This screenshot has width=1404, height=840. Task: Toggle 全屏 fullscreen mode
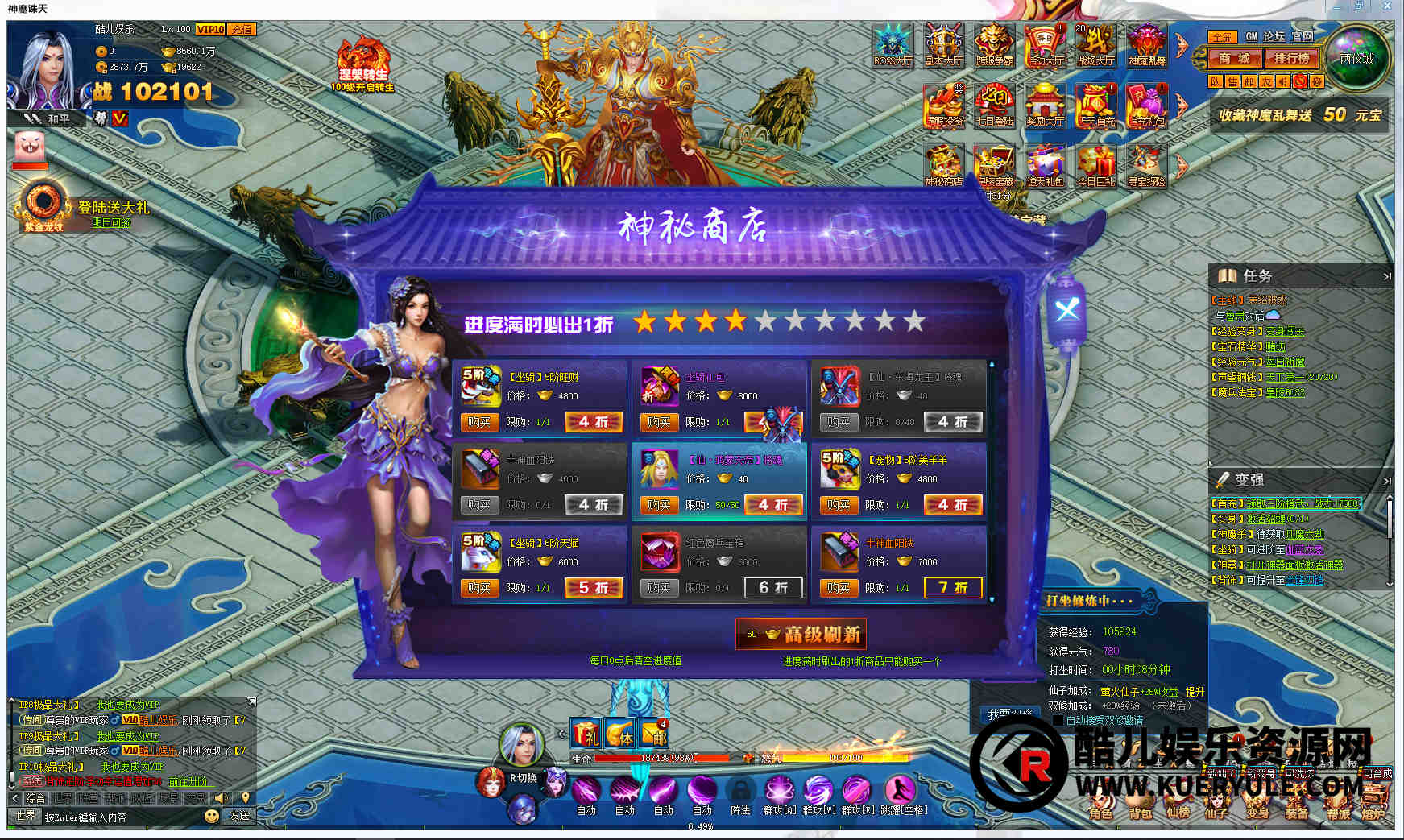tap(1221, 37)
